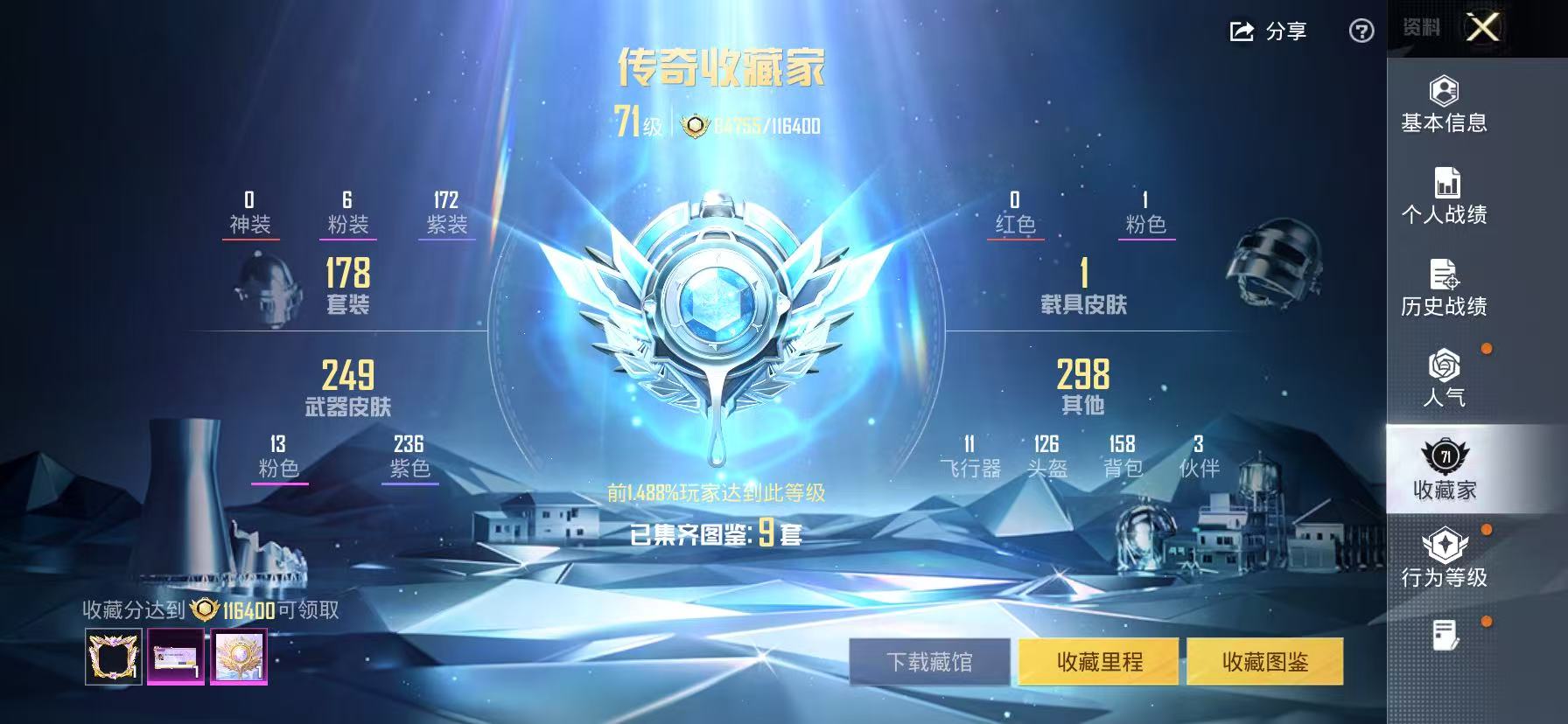Click the 下载藏馆 button

pos(931,663)
